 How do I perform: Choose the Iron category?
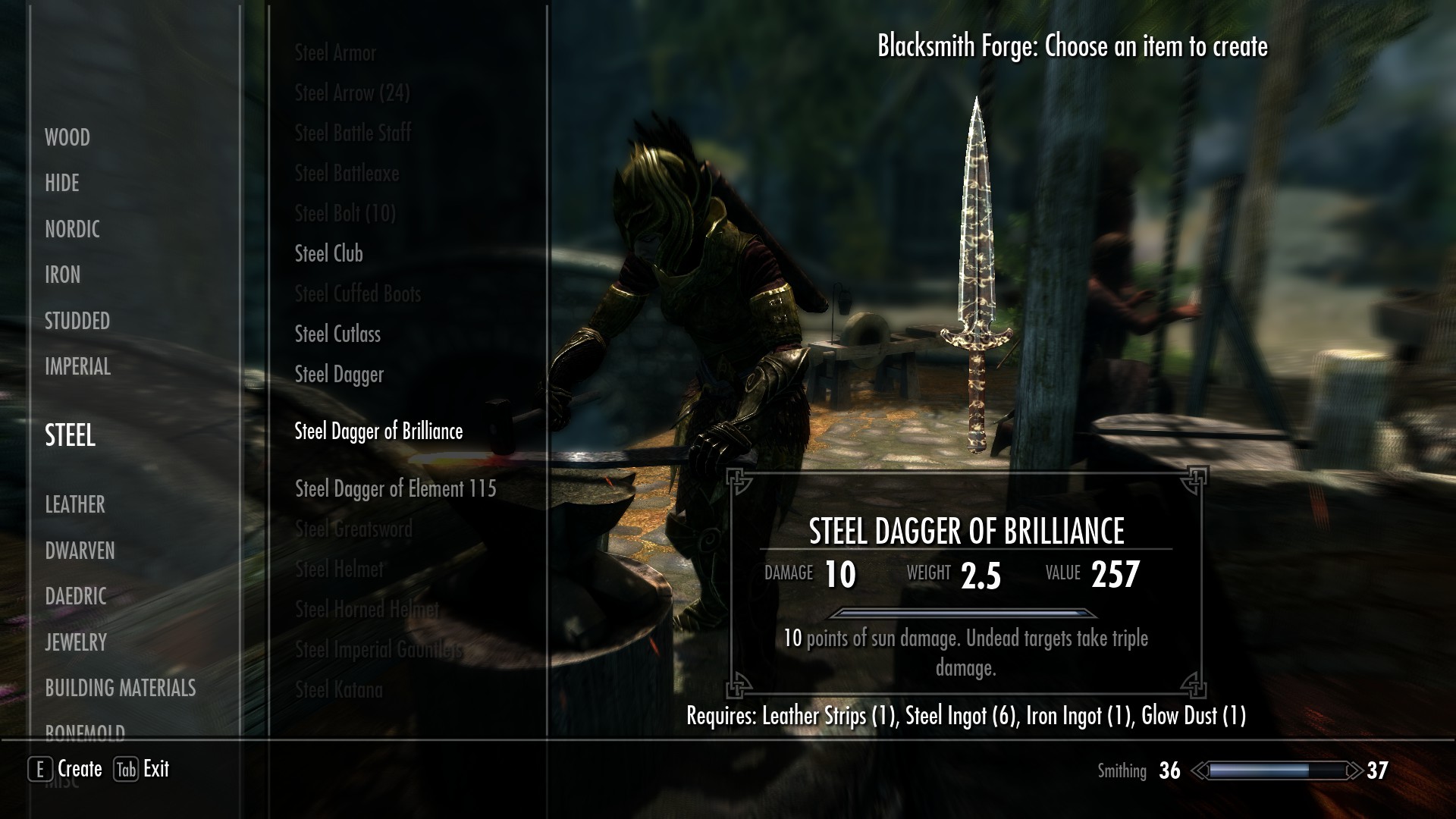(x=62, y=275)
